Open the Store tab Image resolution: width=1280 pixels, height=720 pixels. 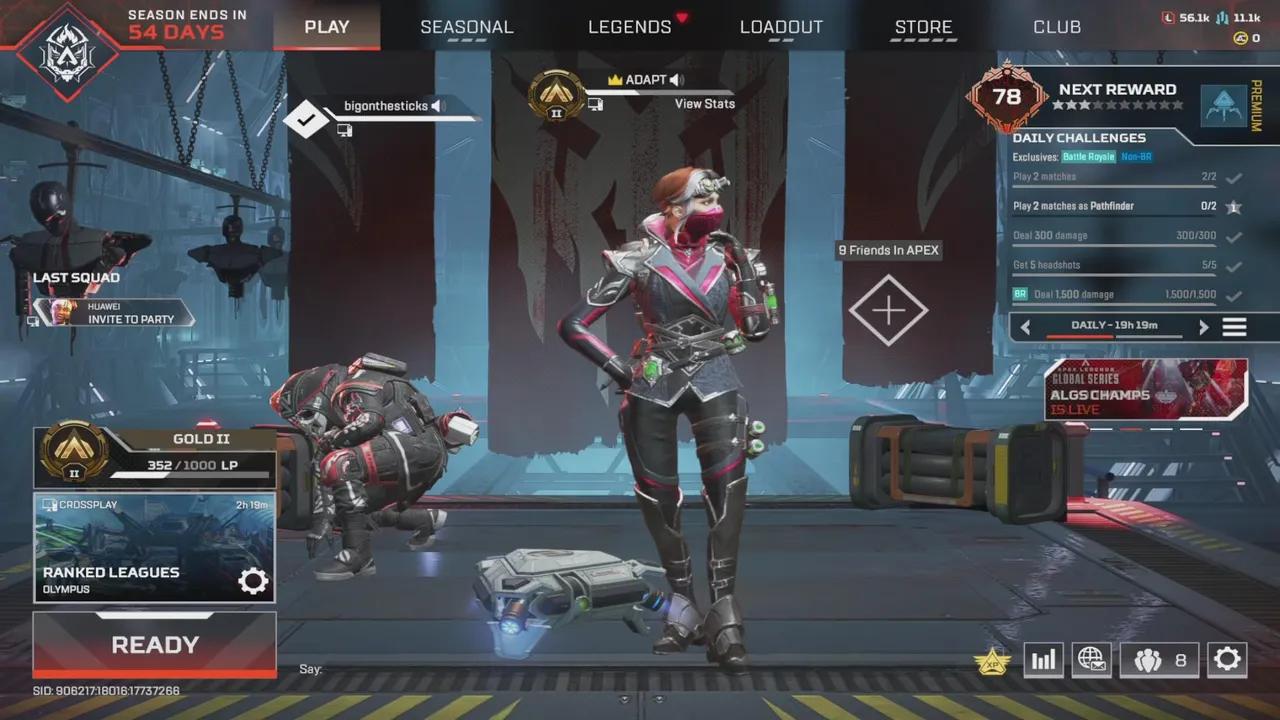pos(923,27)
